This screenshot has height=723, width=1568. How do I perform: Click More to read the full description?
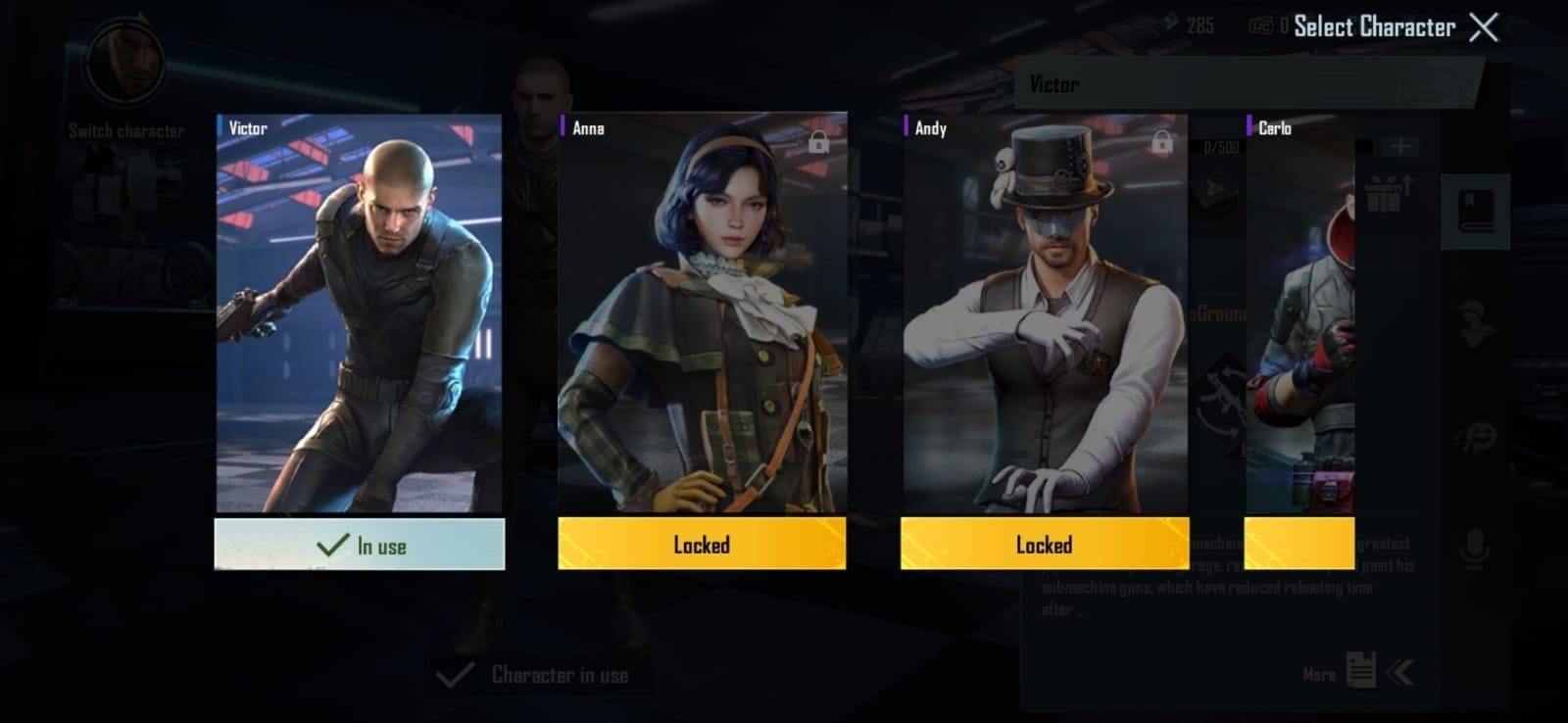point(1320,674)
